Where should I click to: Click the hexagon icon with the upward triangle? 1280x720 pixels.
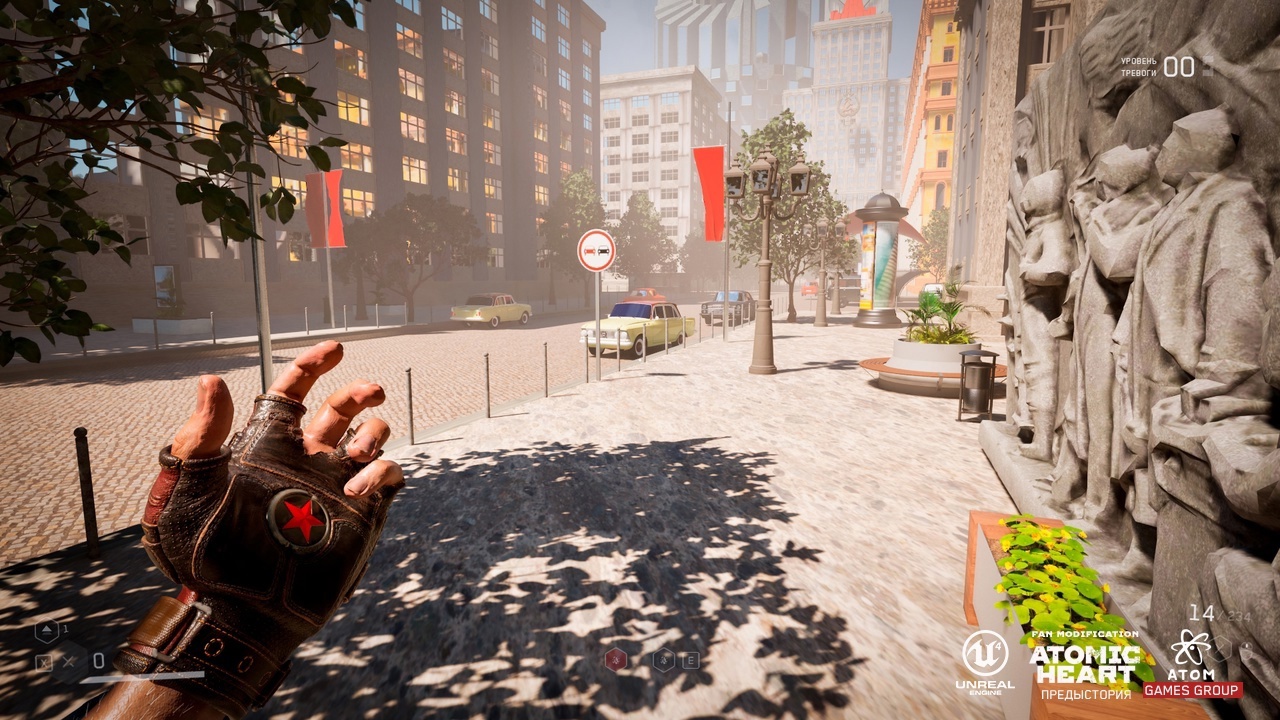(x=47, y=632)
